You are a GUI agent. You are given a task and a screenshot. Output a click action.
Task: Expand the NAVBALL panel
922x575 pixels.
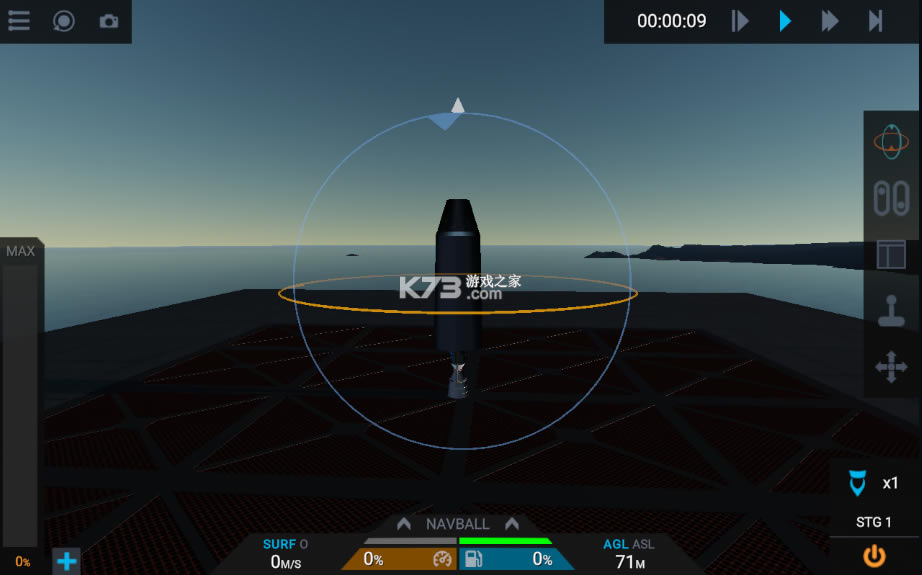[x=458, y=524]
